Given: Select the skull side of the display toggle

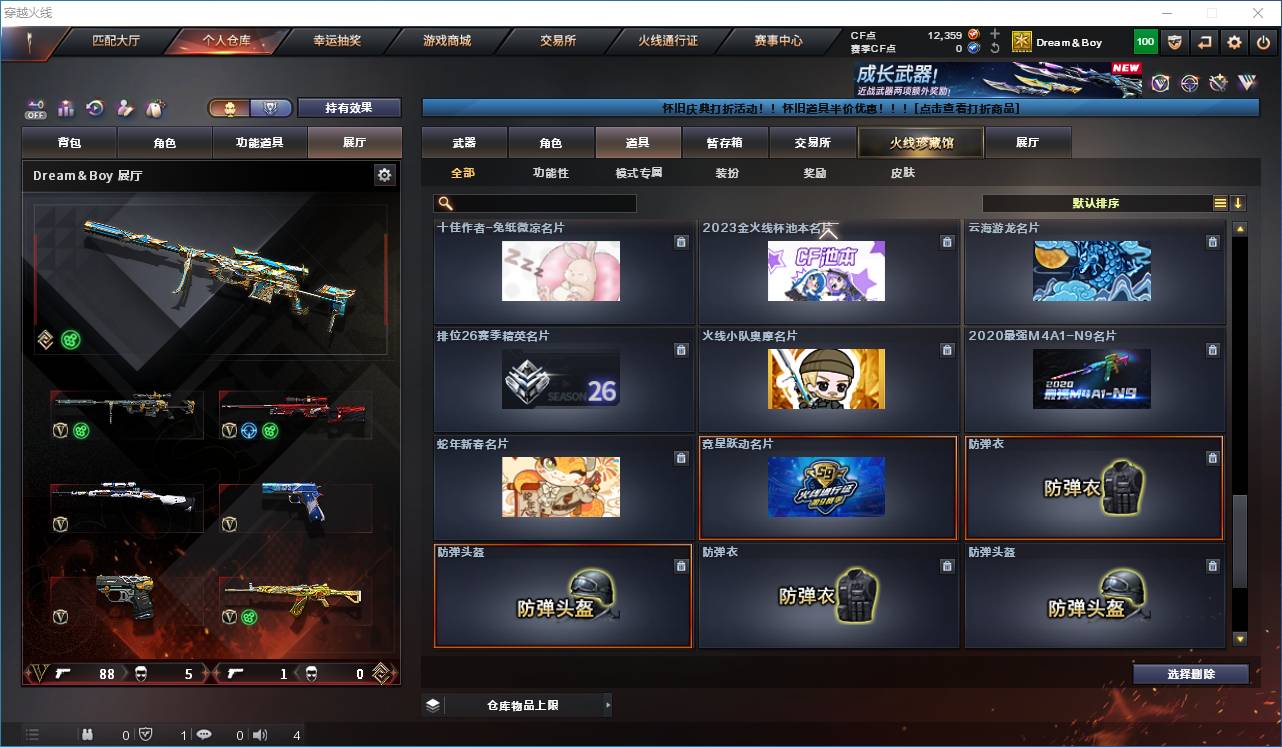Looking at the screenshot, I should (230, 107).
